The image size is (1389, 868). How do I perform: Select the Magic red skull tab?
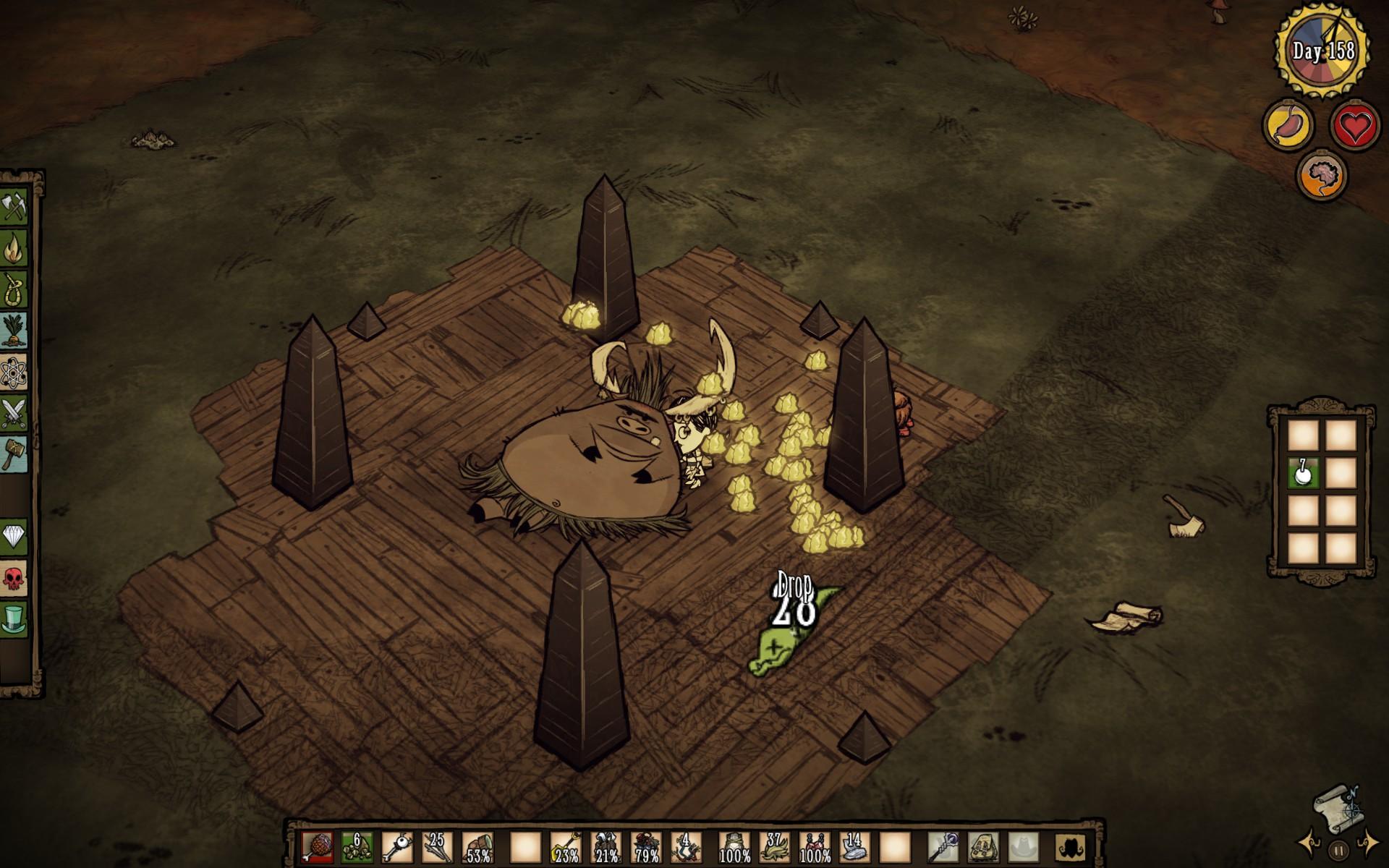click(x=14, y=577)
